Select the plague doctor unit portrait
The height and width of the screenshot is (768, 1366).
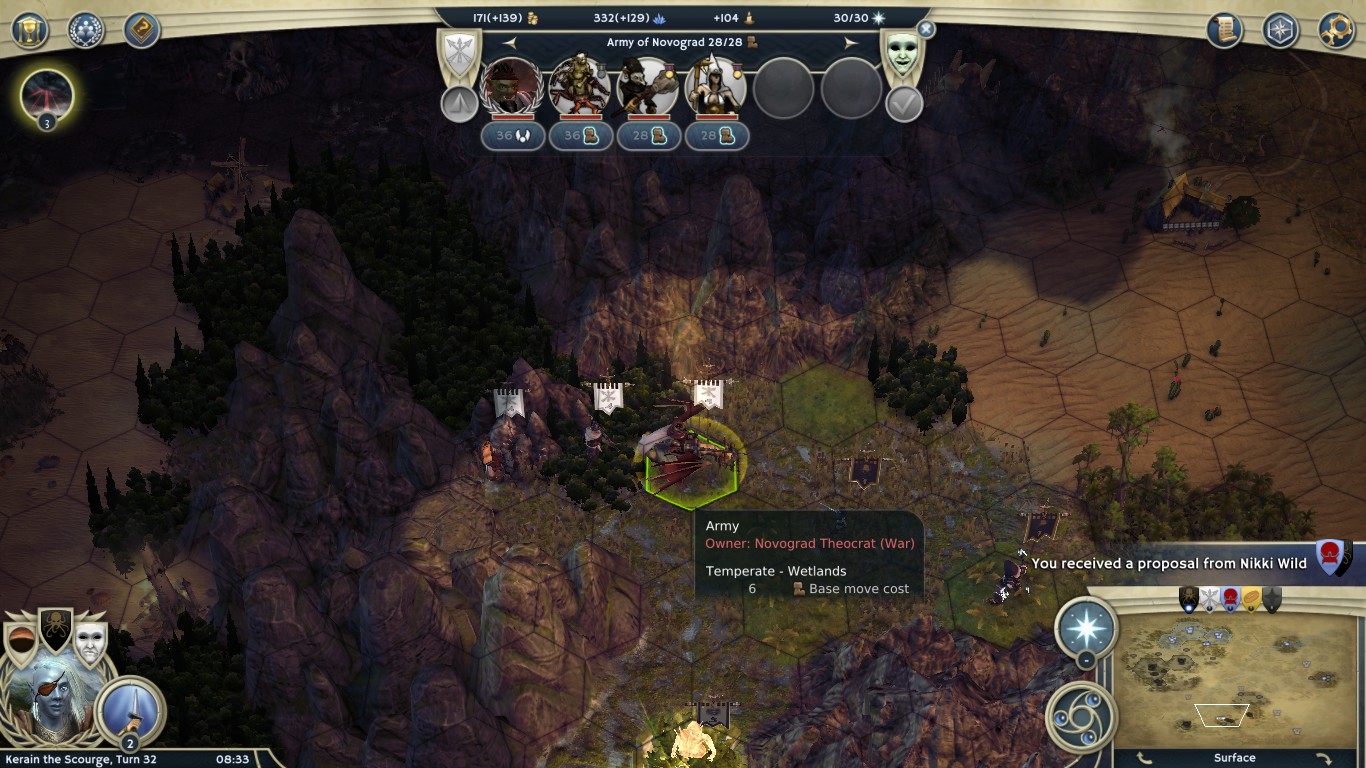[648, 87]
